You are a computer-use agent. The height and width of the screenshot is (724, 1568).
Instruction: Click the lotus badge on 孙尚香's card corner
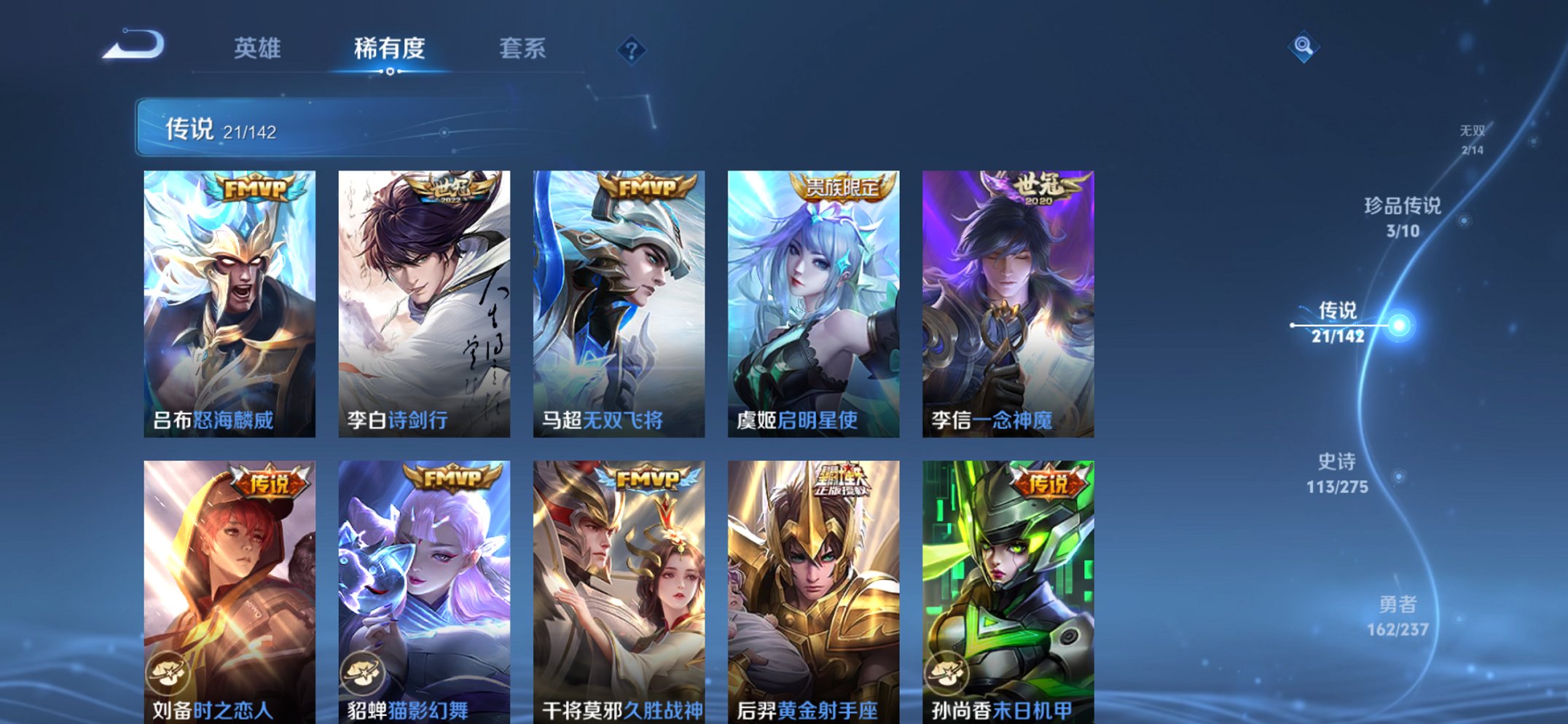click(x=947, y=673)
